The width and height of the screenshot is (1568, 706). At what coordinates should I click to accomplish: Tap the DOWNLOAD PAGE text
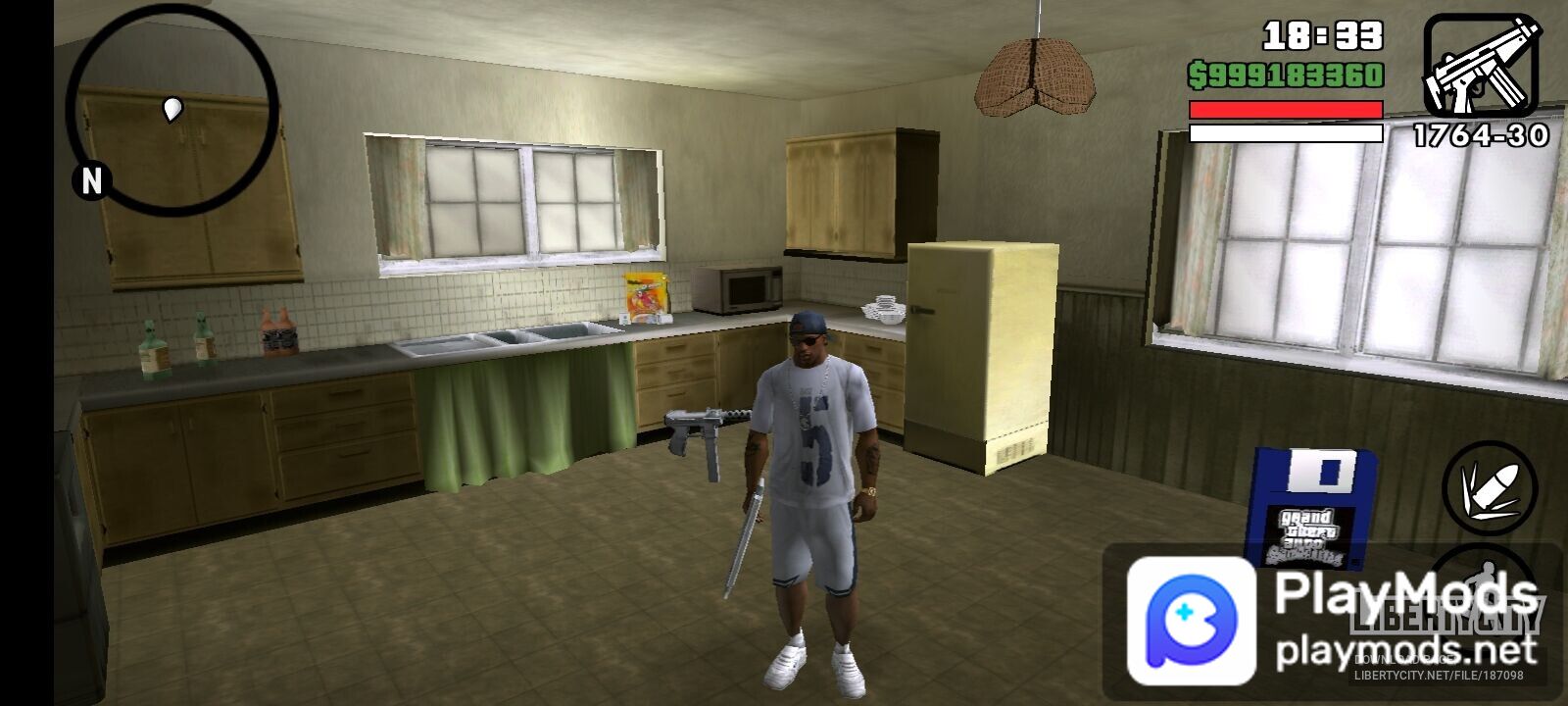(x=1406, y=660)
